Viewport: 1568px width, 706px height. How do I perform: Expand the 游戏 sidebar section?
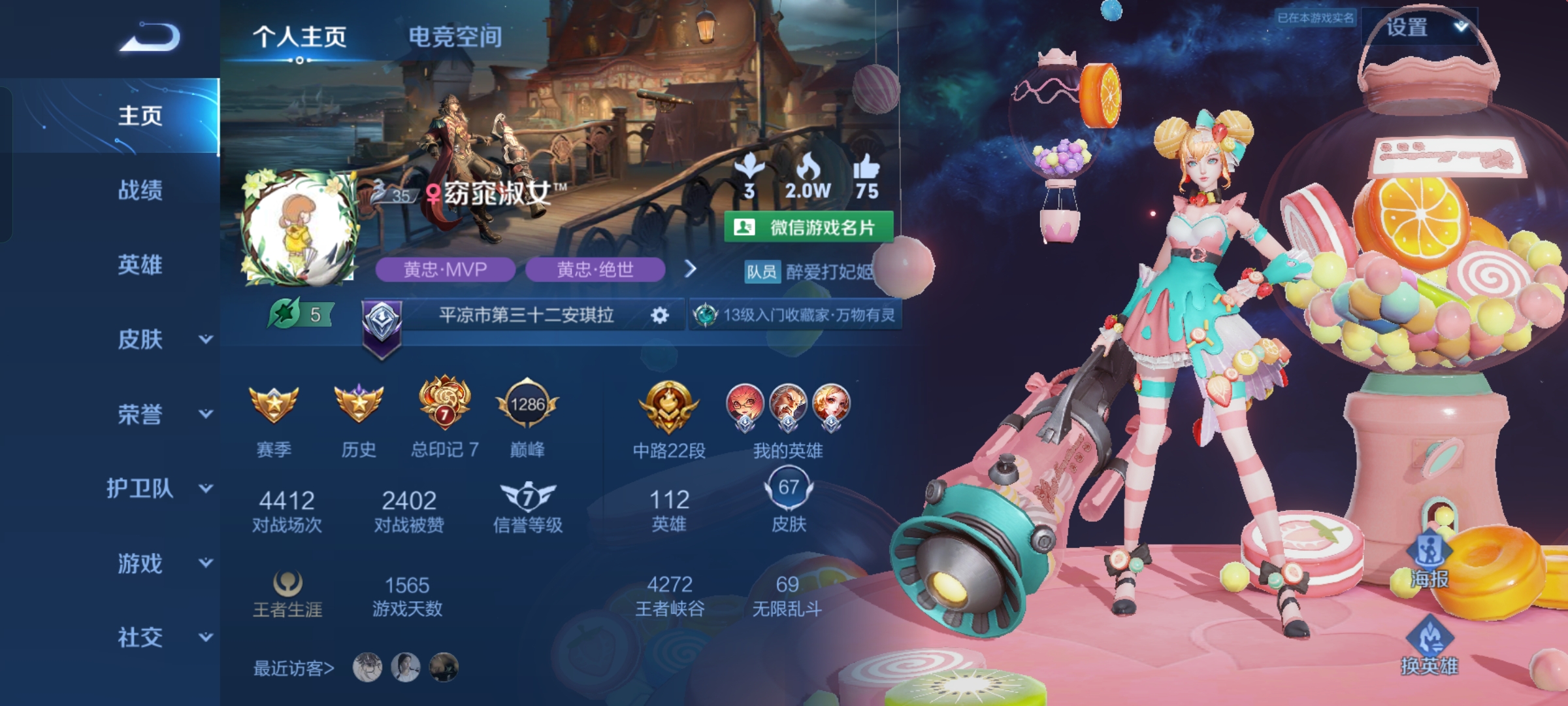tap(163, 563)
